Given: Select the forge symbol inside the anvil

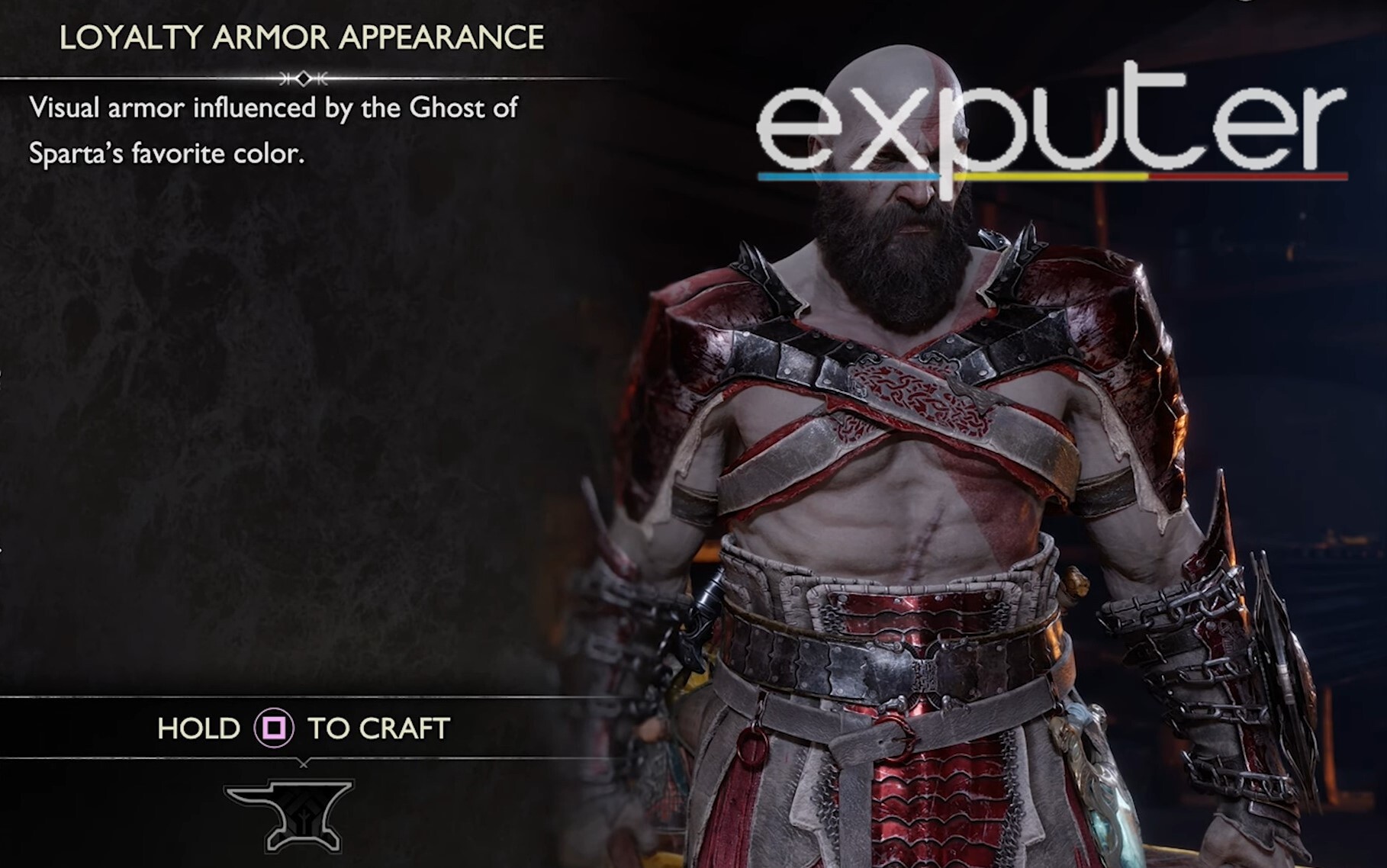Looking at the screenshot, I should tap(304, 818).
